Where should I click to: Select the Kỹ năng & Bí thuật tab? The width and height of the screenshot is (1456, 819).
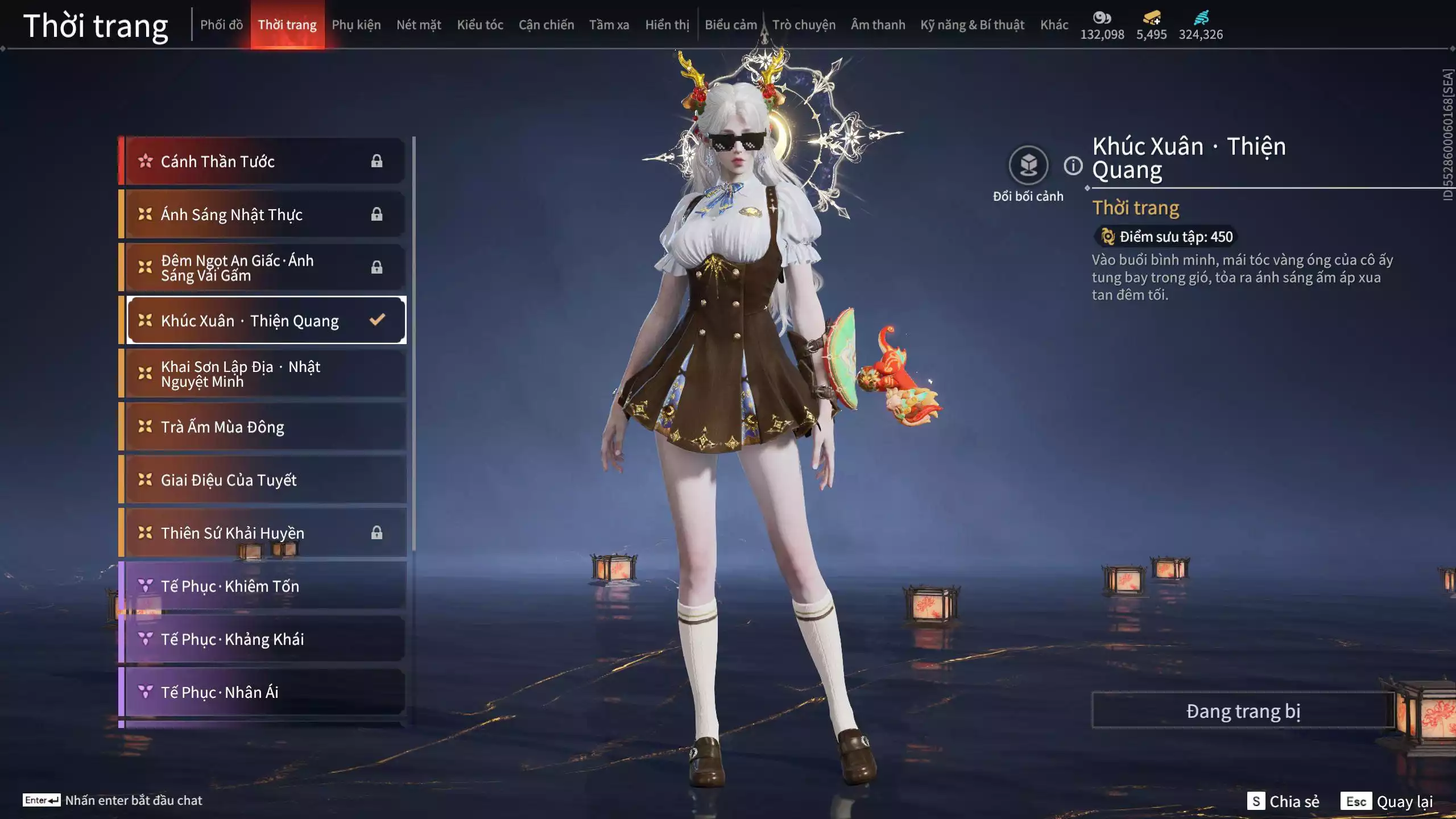click(x=972, y=25)
